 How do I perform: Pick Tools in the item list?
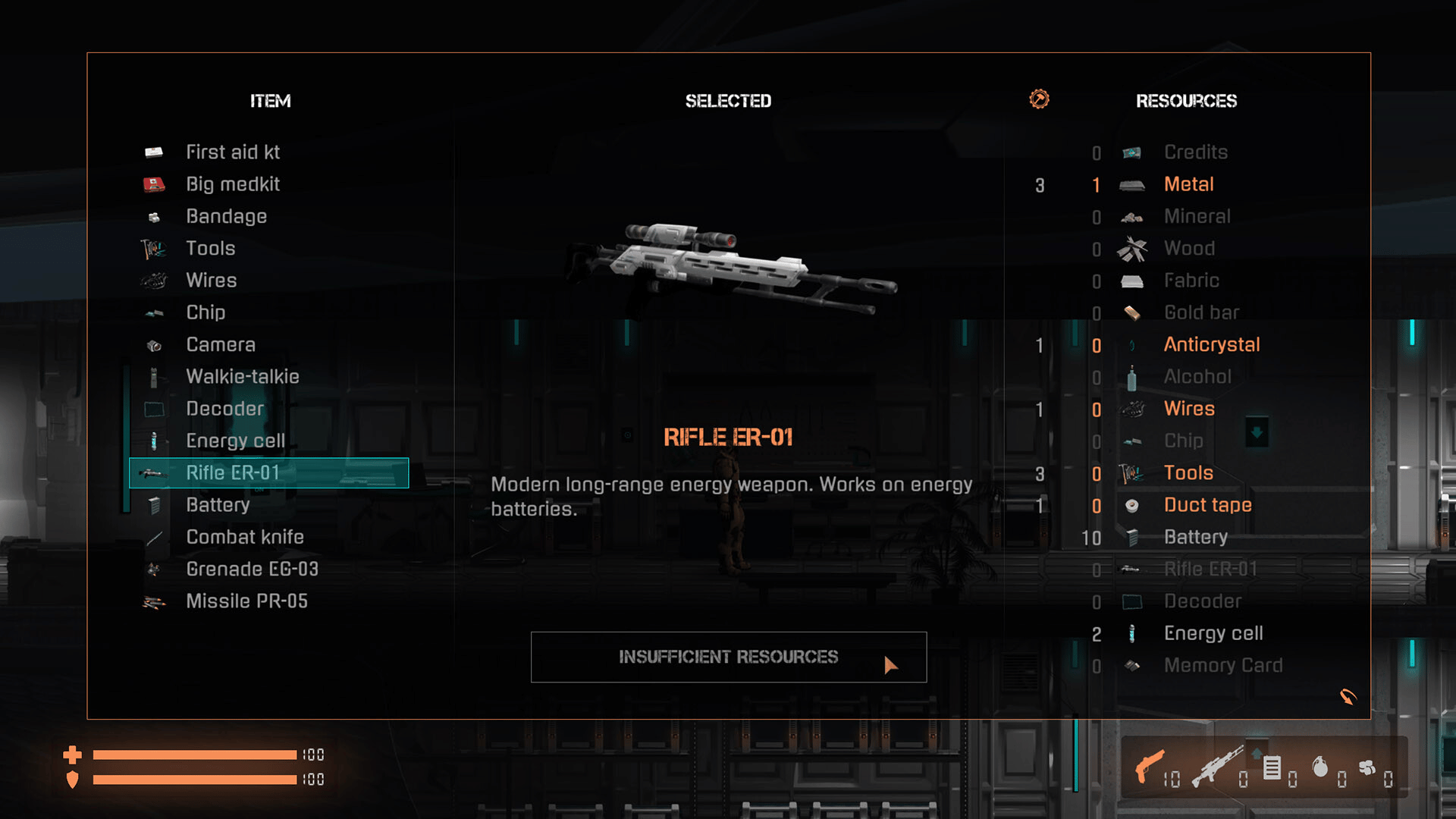pos(210,249)
